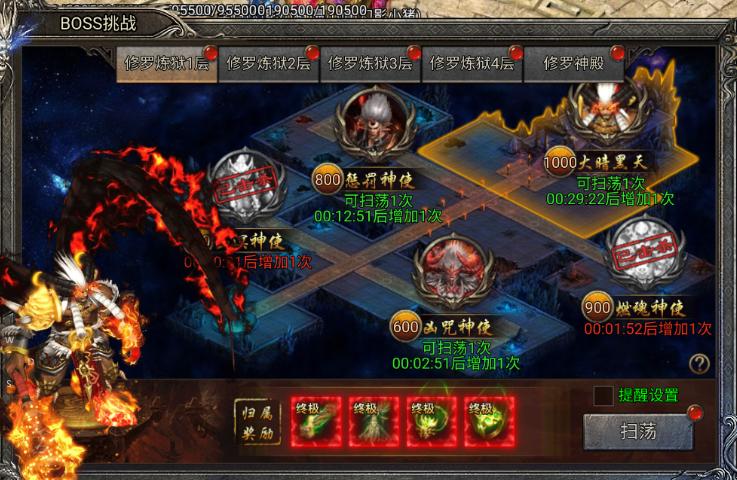Screen dimensions: 737x480
Task: Go to the 修罗炼狱4层 tab
Action: (472, 63)
